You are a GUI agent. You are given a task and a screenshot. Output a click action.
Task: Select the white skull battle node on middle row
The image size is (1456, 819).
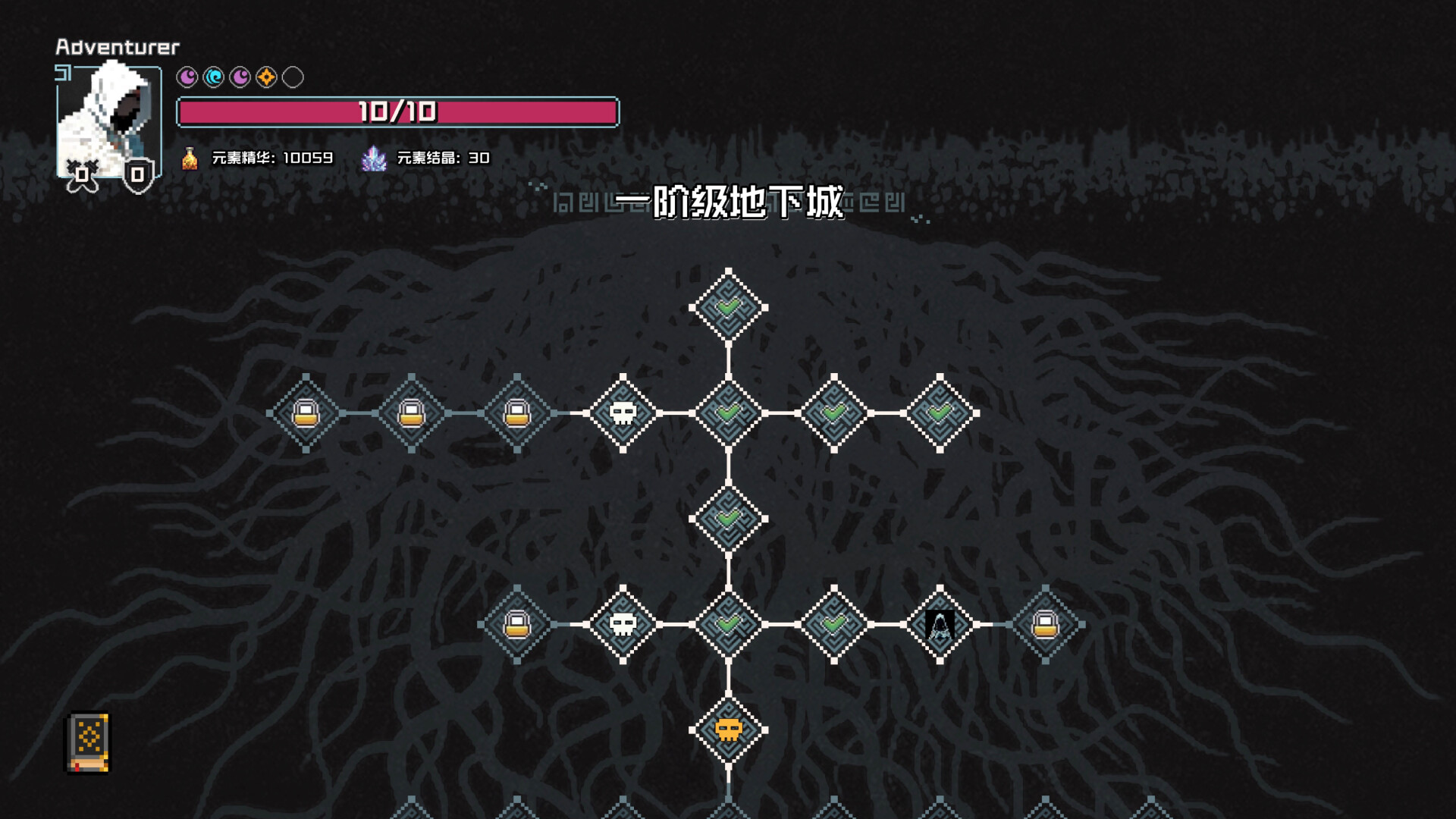[x=625, y=415]
